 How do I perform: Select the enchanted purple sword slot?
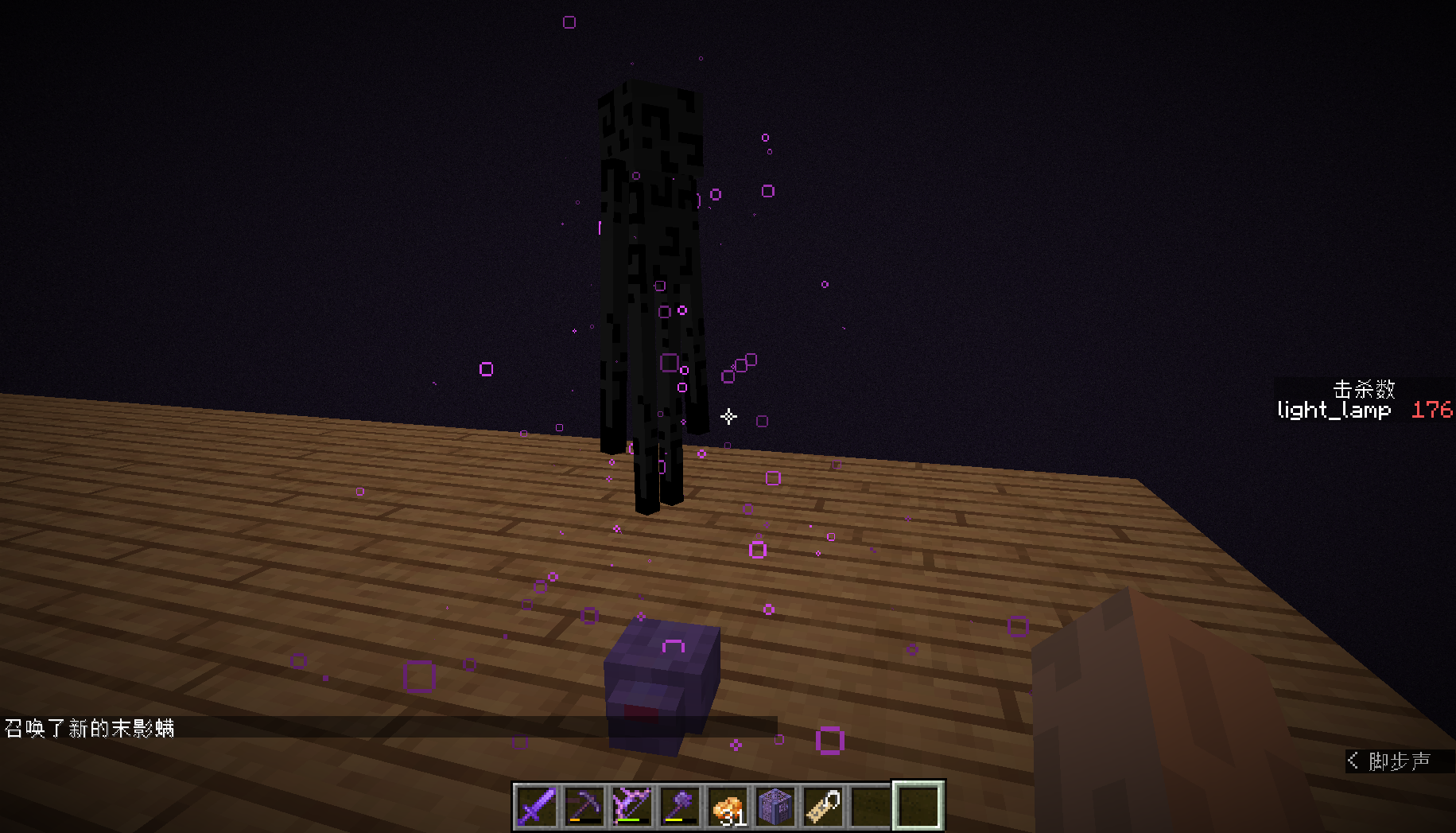(x=537, y=806)
